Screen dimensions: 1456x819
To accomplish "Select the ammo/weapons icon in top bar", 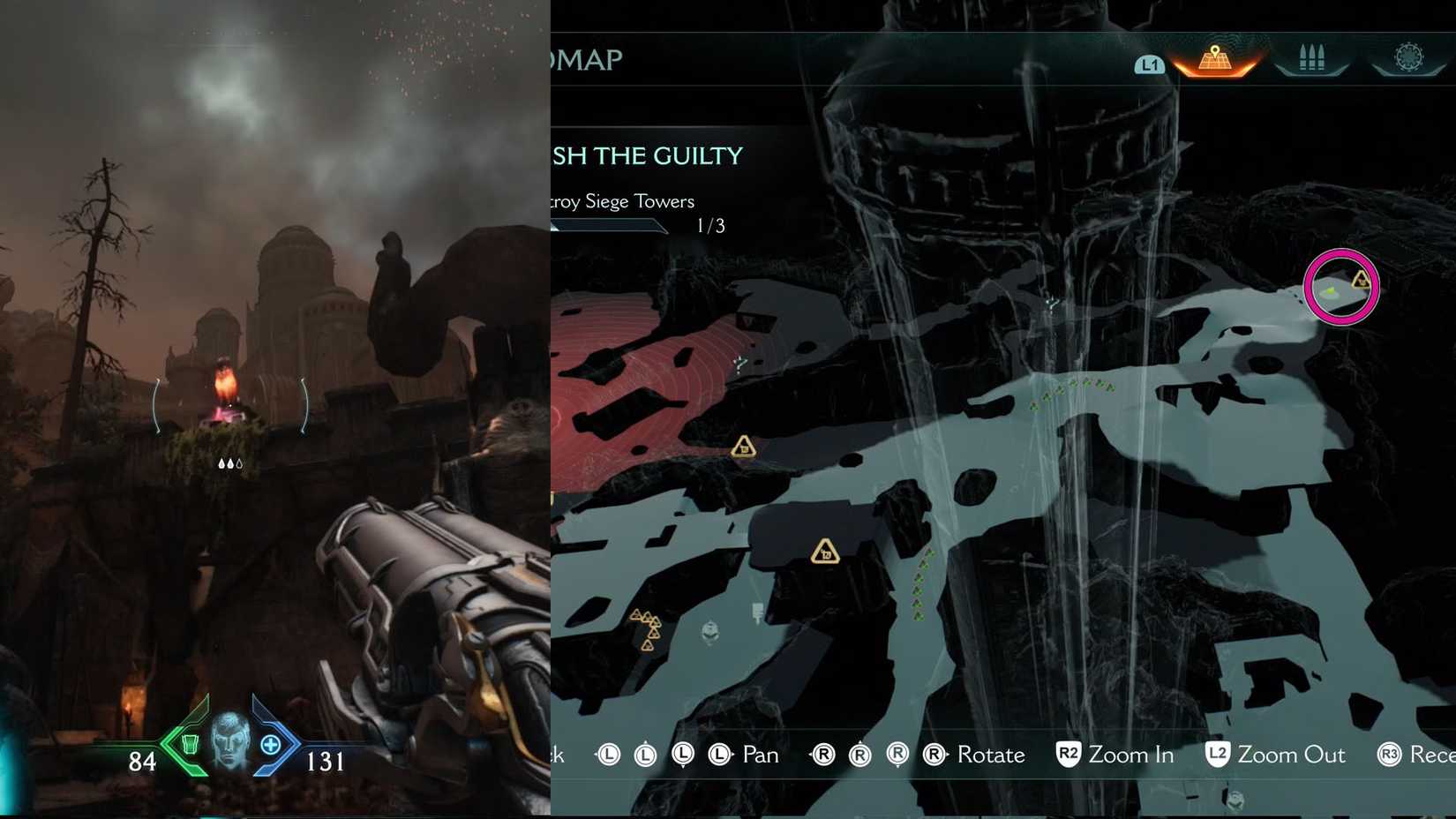I will [x=1312, y=56].
